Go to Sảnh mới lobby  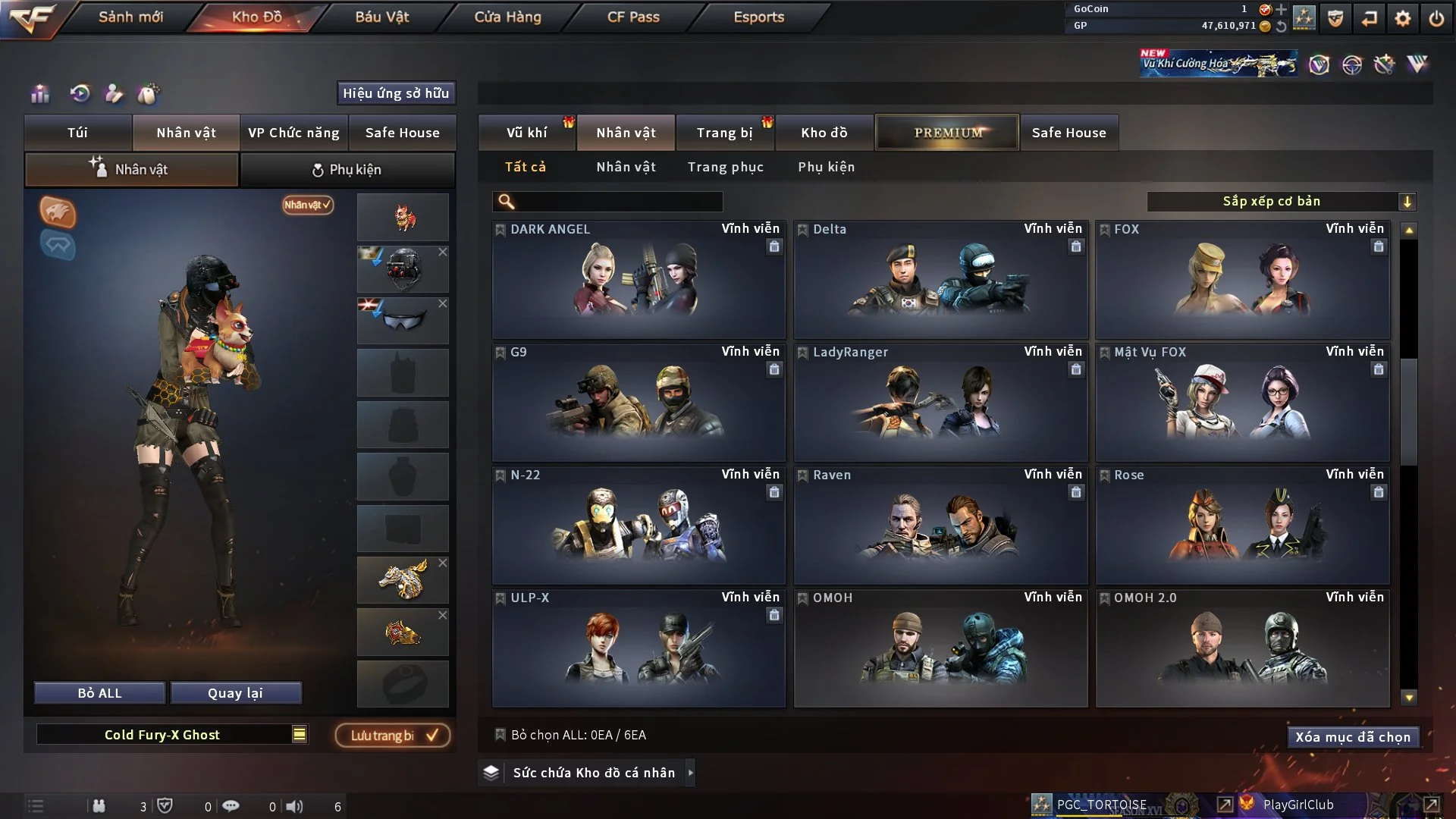130,17
